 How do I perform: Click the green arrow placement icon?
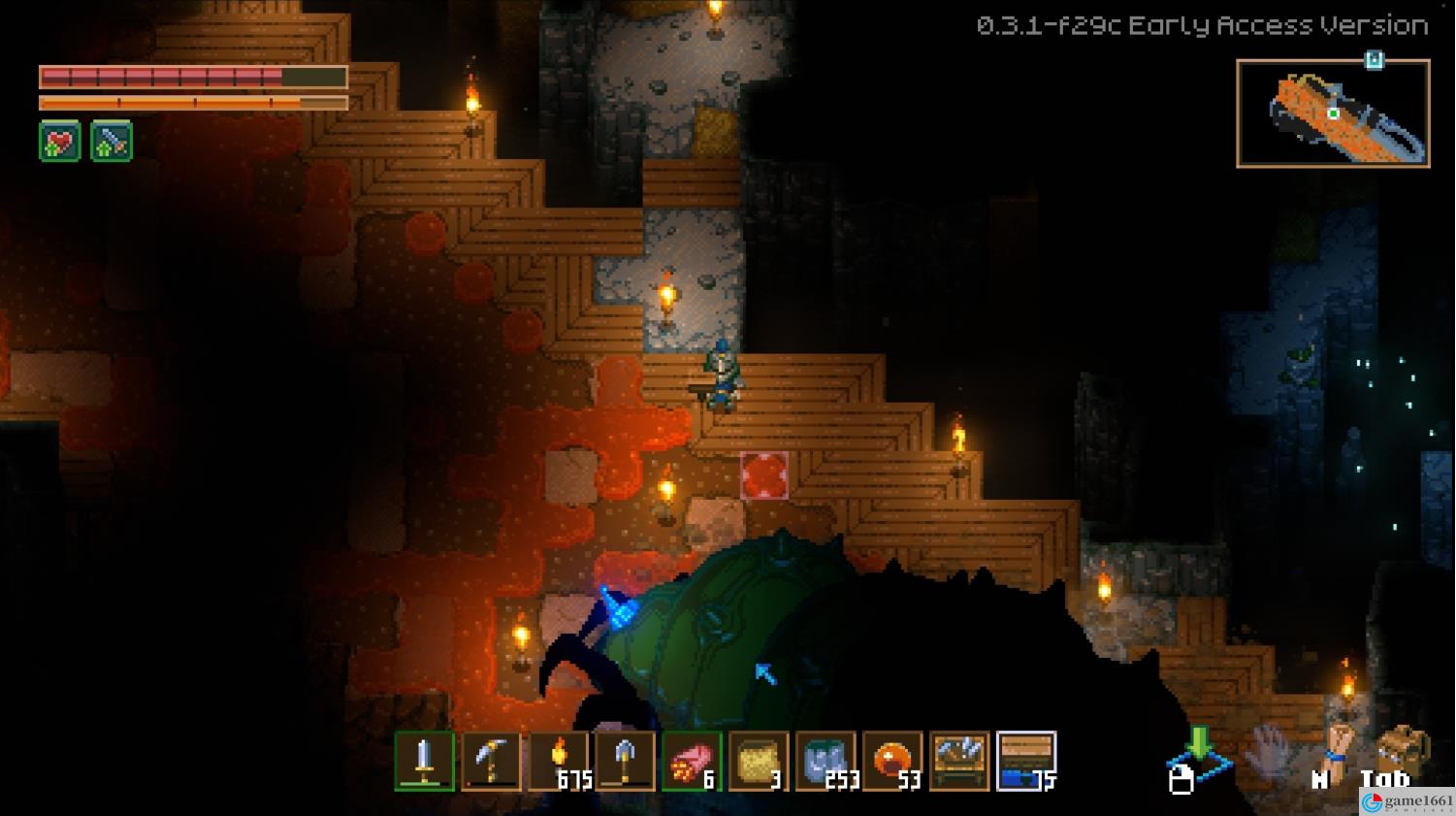pos(1200,751)
